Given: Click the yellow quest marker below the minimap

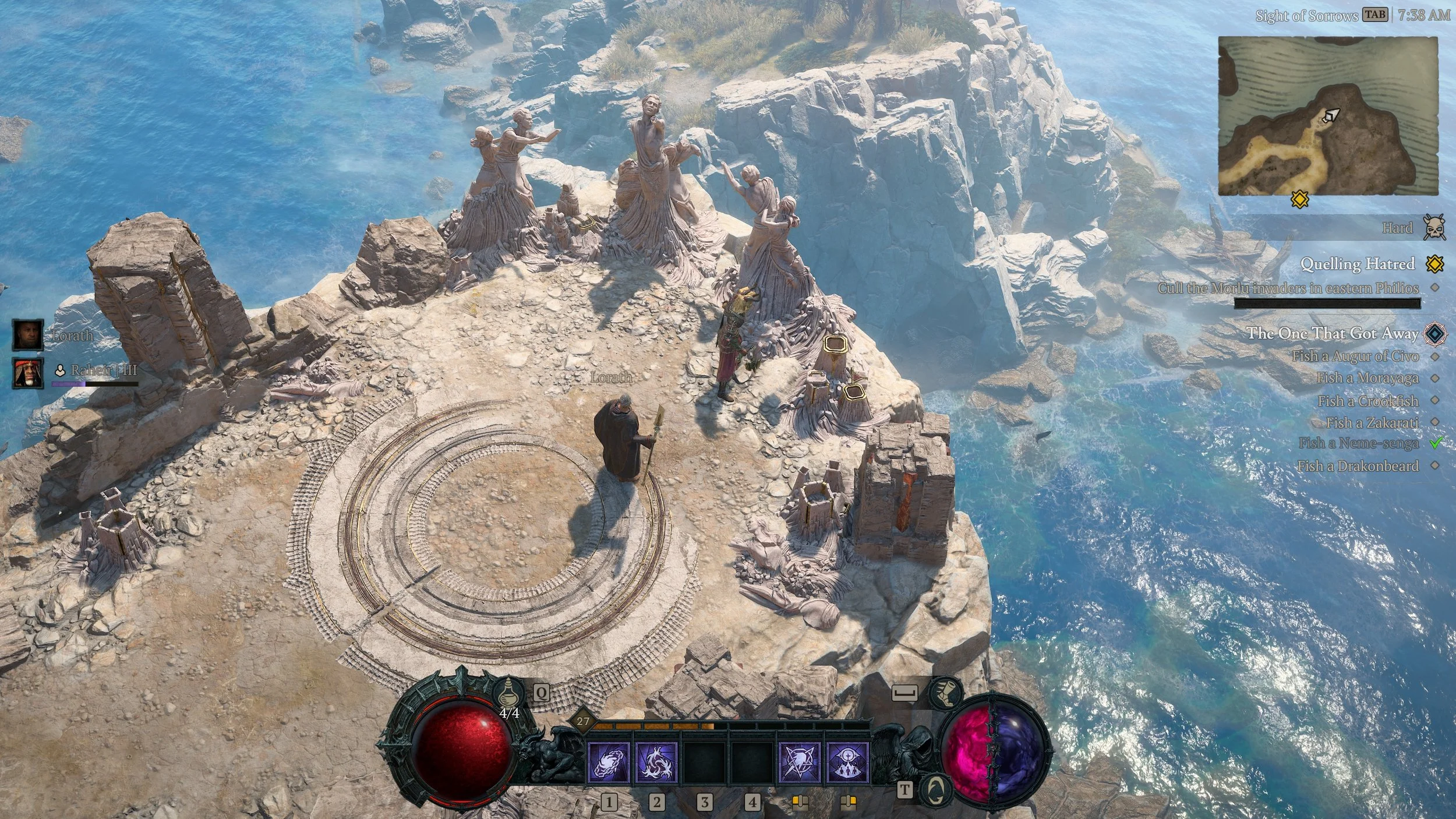Looking at the screenshot, I should click(x=1300, y=200).
